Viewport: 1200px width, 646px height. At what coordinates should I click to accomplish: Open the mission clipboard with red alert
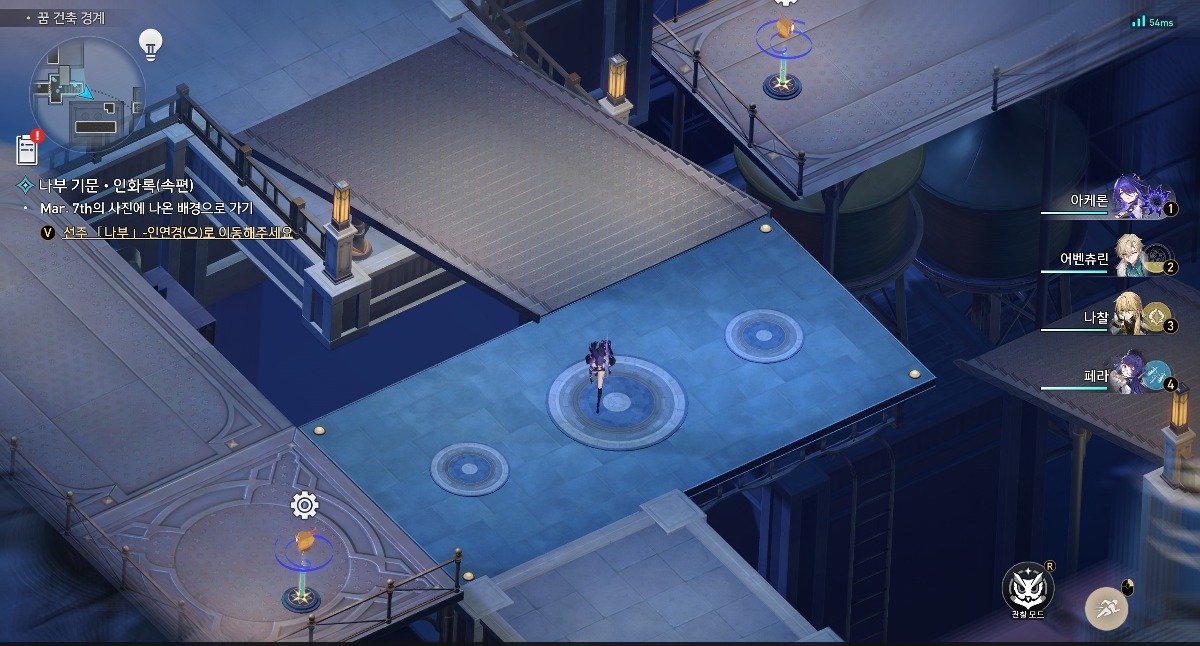pos(28,149)
